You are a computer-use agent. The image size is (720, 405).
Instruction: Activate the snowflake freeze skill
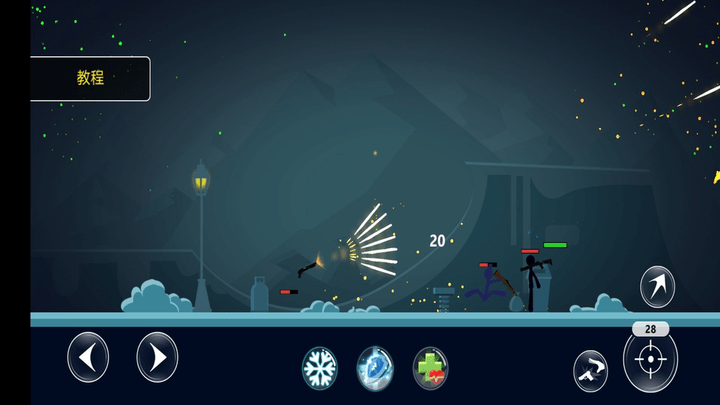coord(320,368)
